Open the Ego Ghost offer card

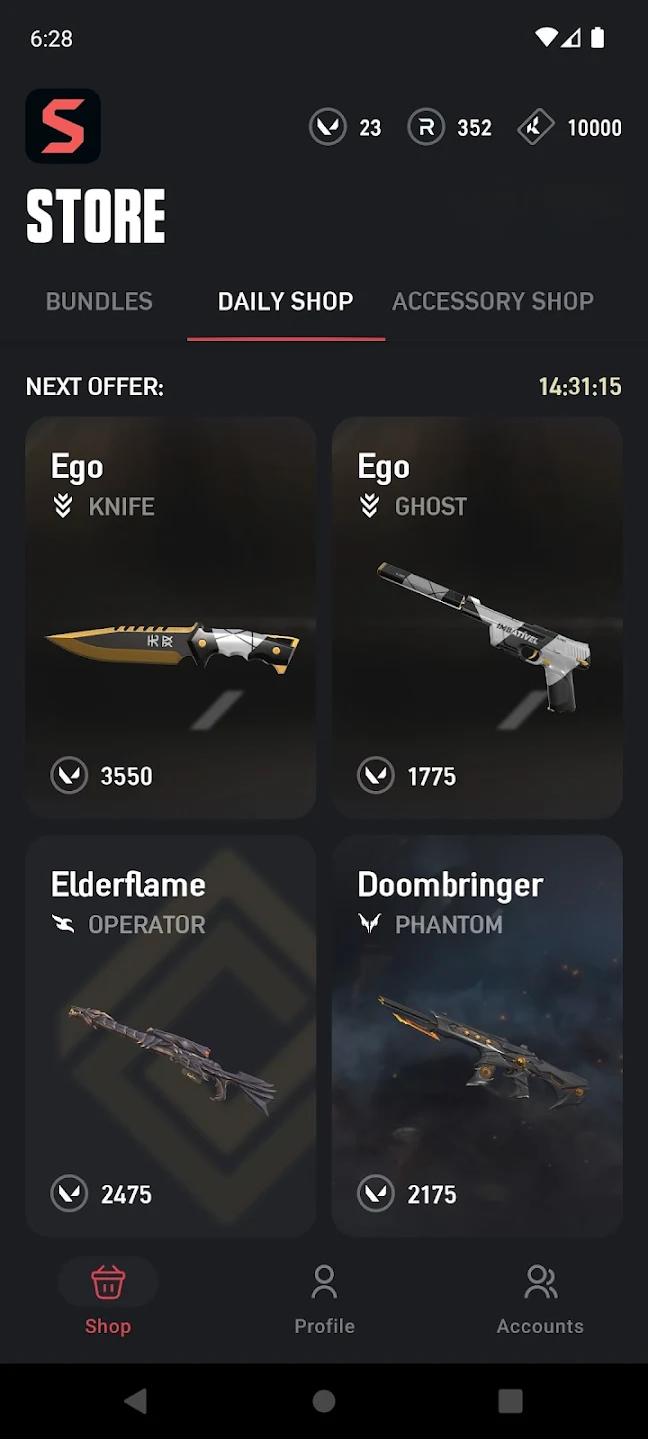click(x=477, y=617)
